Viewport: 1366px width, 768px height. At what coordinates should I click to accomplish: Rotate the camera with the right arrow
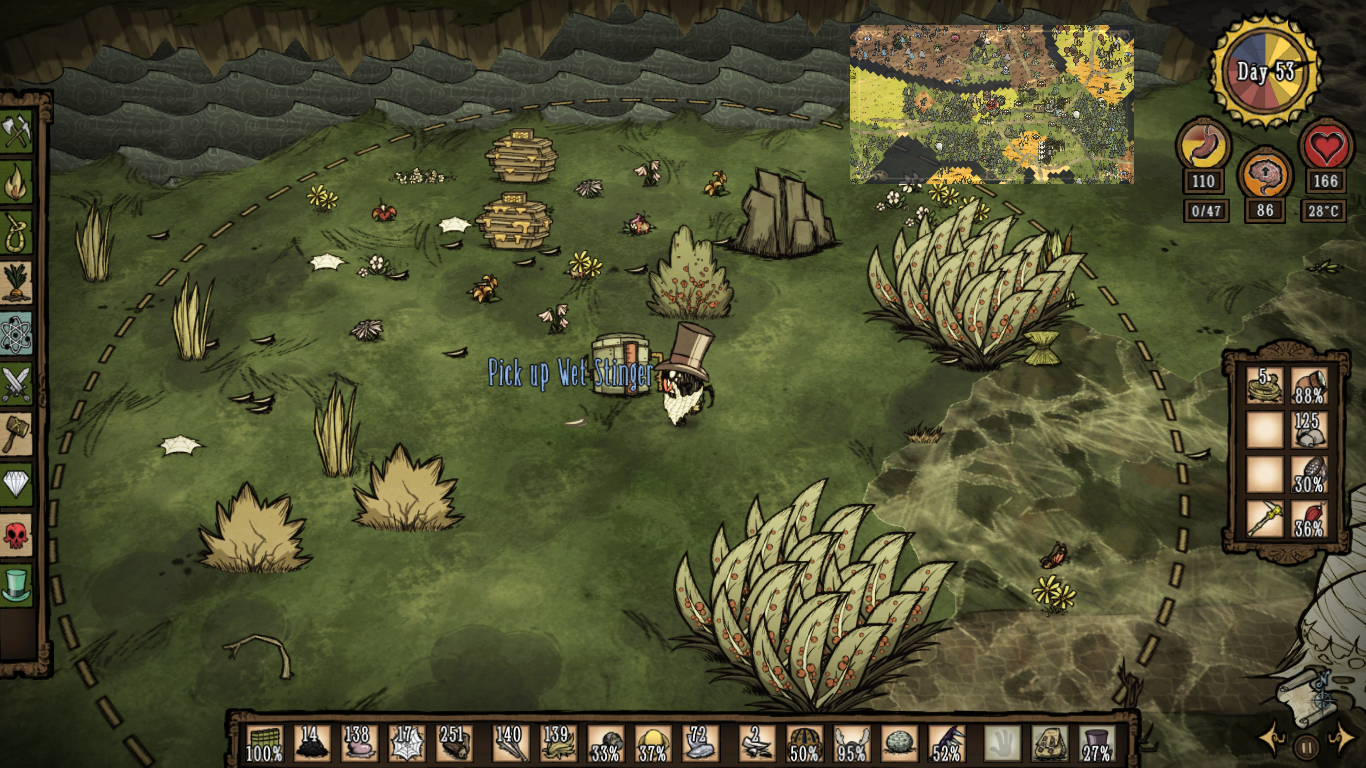(x=1340, y=740)
